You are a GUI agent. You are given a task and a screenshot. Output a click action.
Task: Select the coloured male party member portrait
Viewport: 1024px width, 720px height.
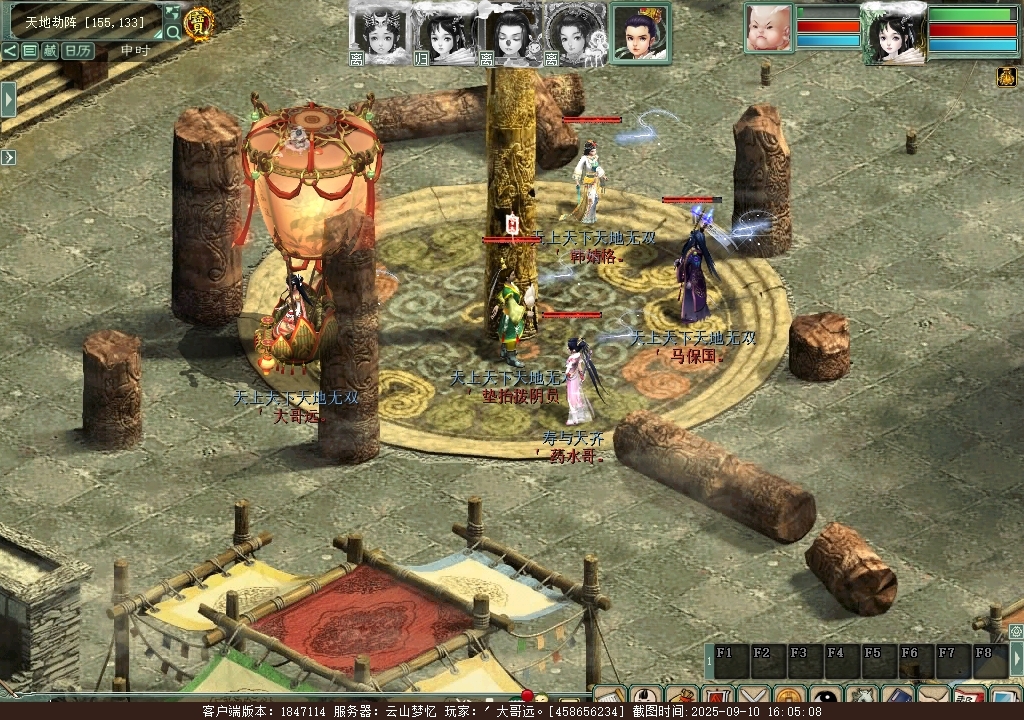pyautogui.click(x=640, y=33)
